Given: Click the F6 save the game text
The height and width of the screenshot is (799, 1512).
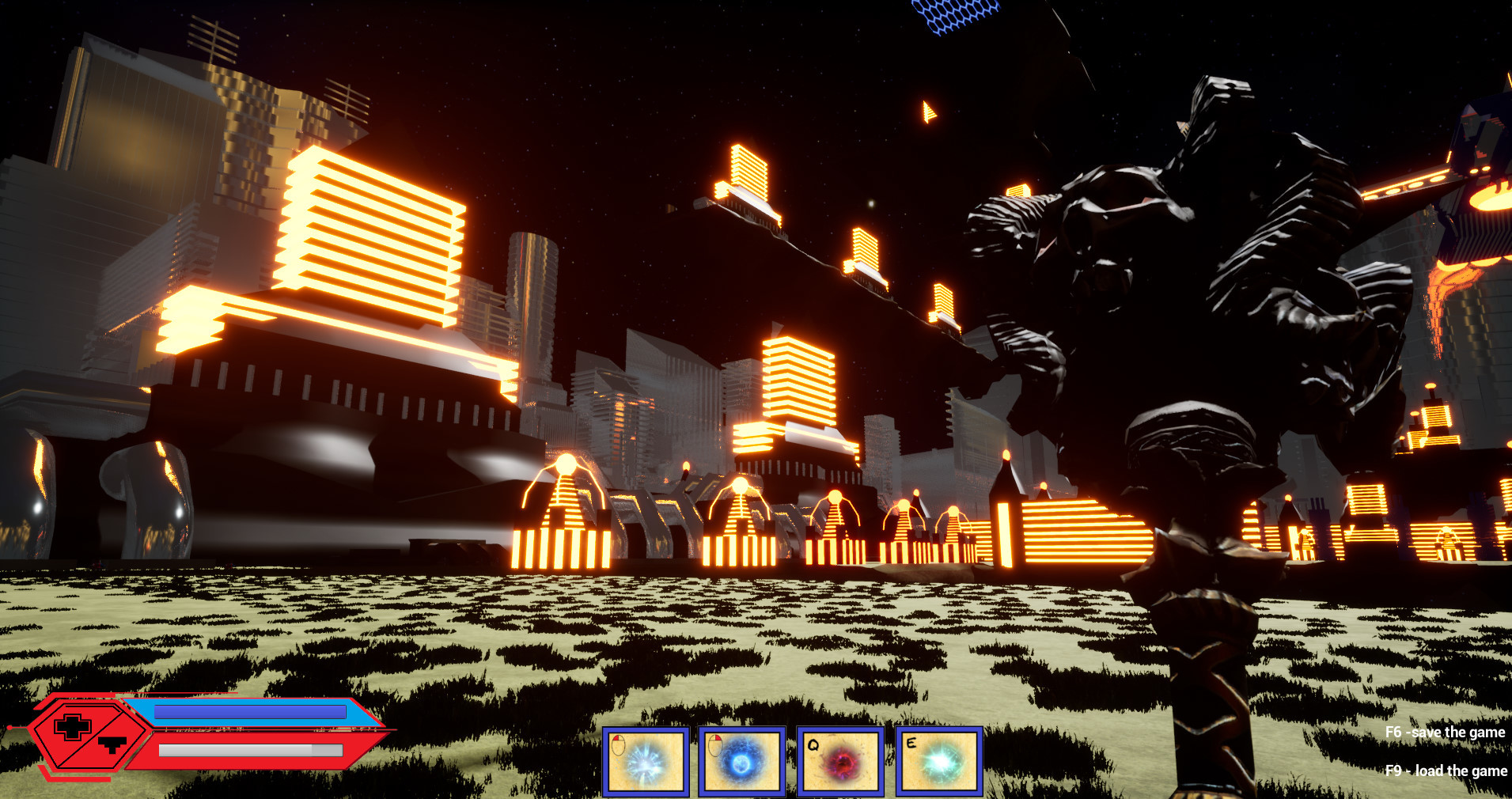Looking at the screenshot, I should point(1446,732).
